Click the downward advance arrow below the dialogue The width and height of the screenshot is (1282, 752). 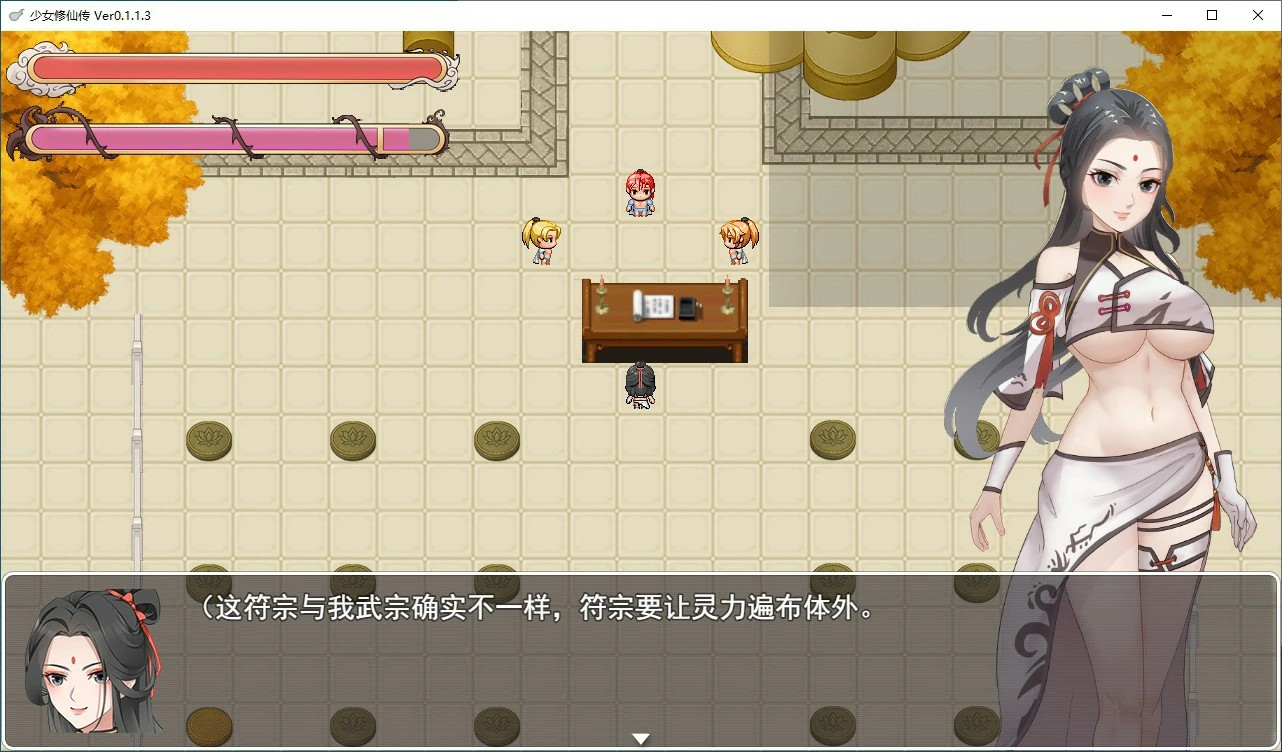[640, 737]
